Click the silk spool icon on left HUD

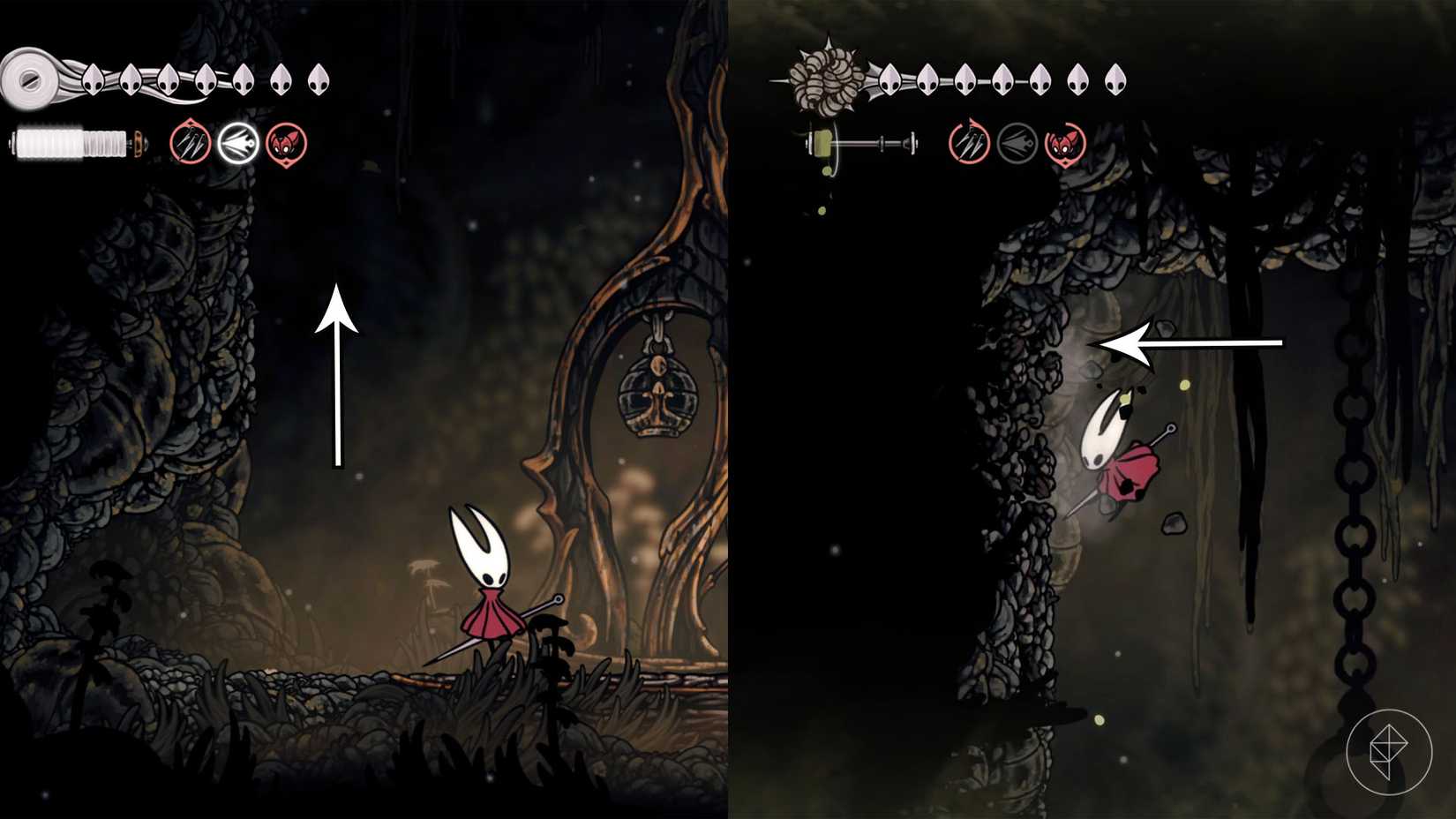click(31, 79)
